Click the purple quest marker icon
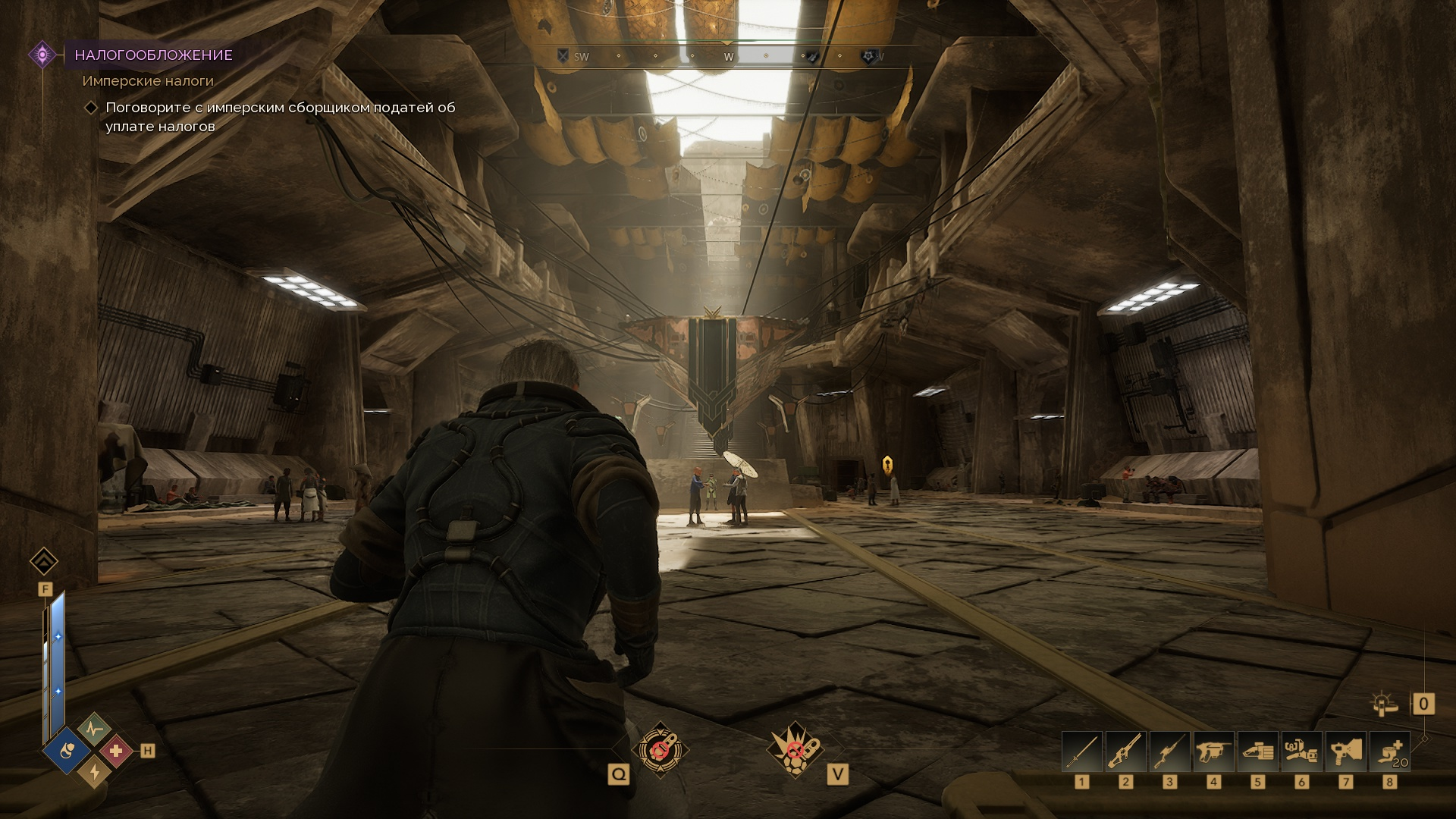This screenshot has width=1456, height=819. point(42,55)
